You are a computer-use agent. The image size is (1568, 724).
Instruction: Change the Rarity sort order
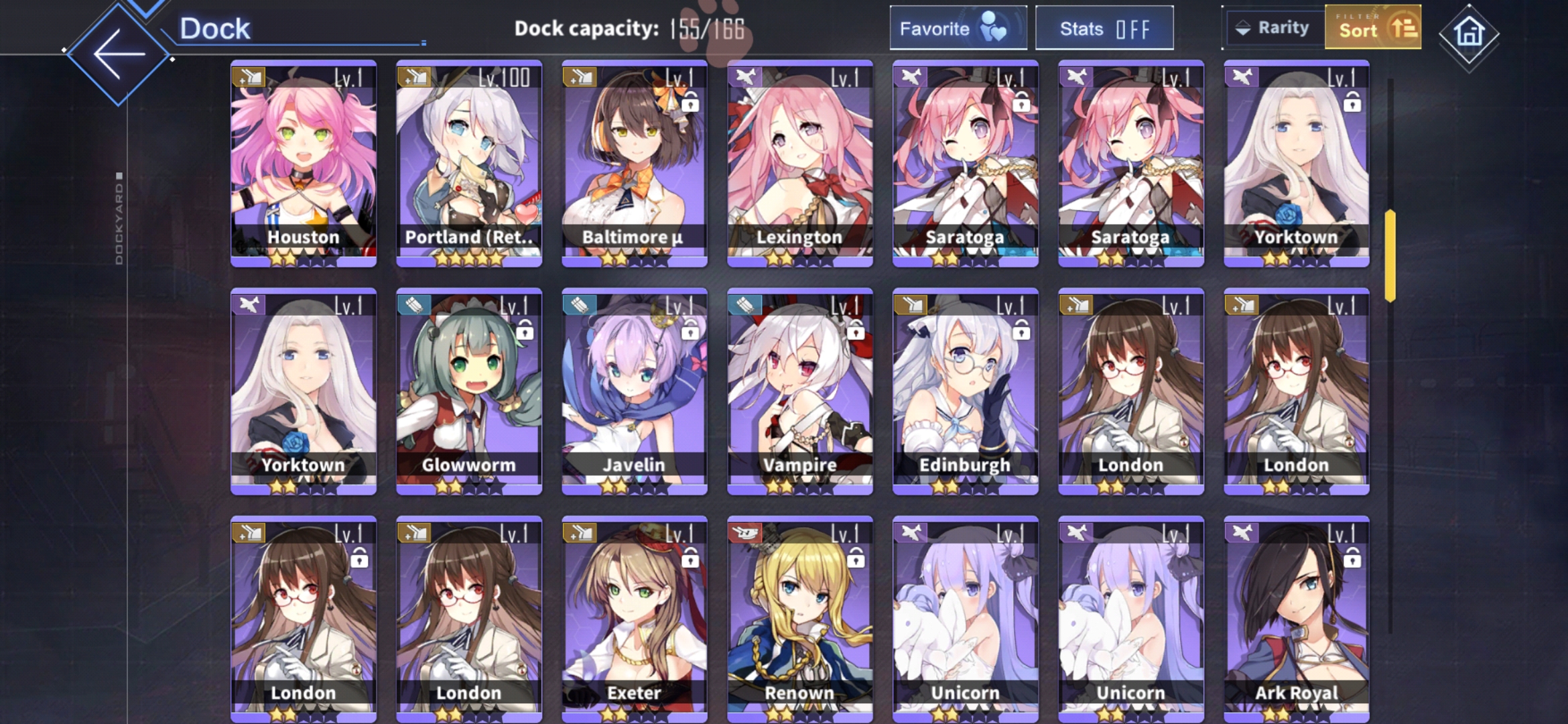click(1273, 28)
